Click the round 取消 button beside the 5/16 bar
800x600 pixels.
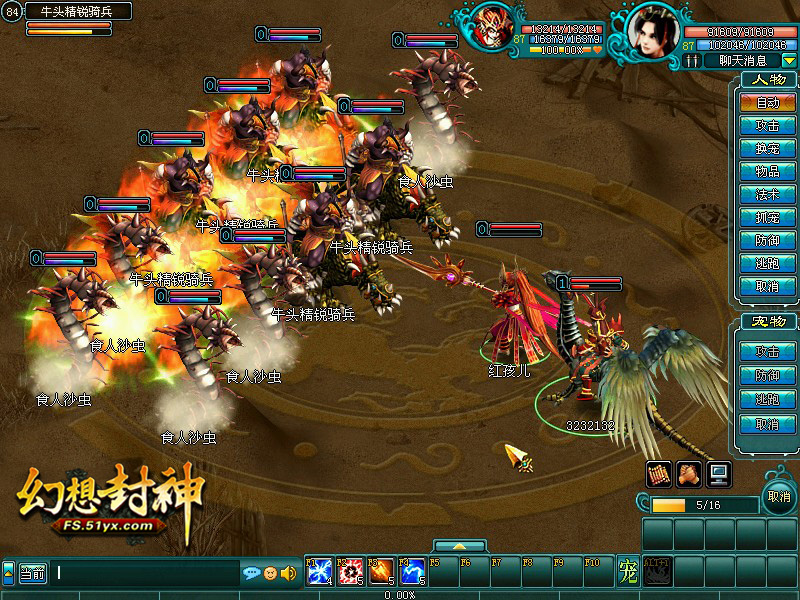coord(779,497)
